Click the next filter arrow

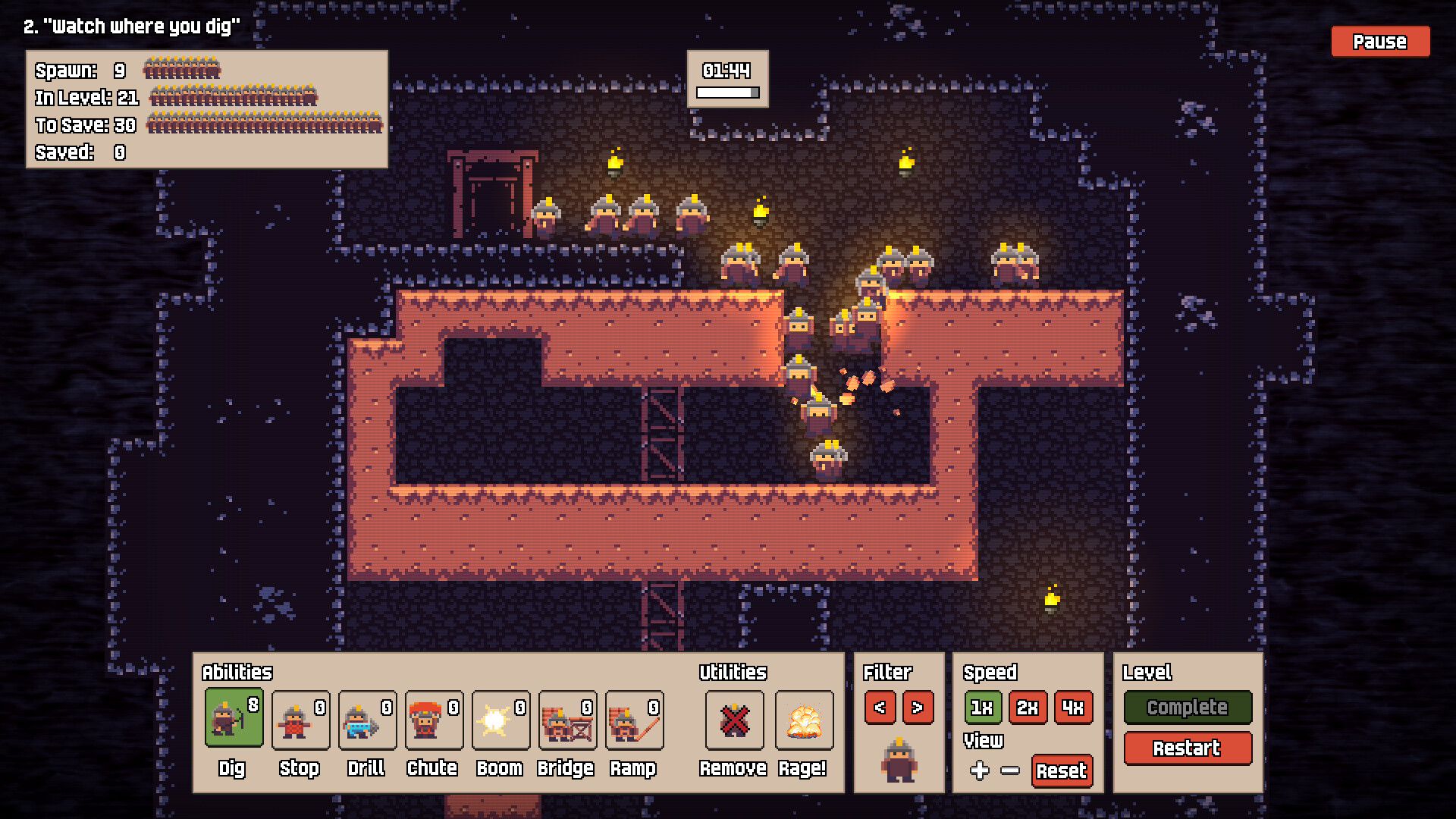coord(918,708)
